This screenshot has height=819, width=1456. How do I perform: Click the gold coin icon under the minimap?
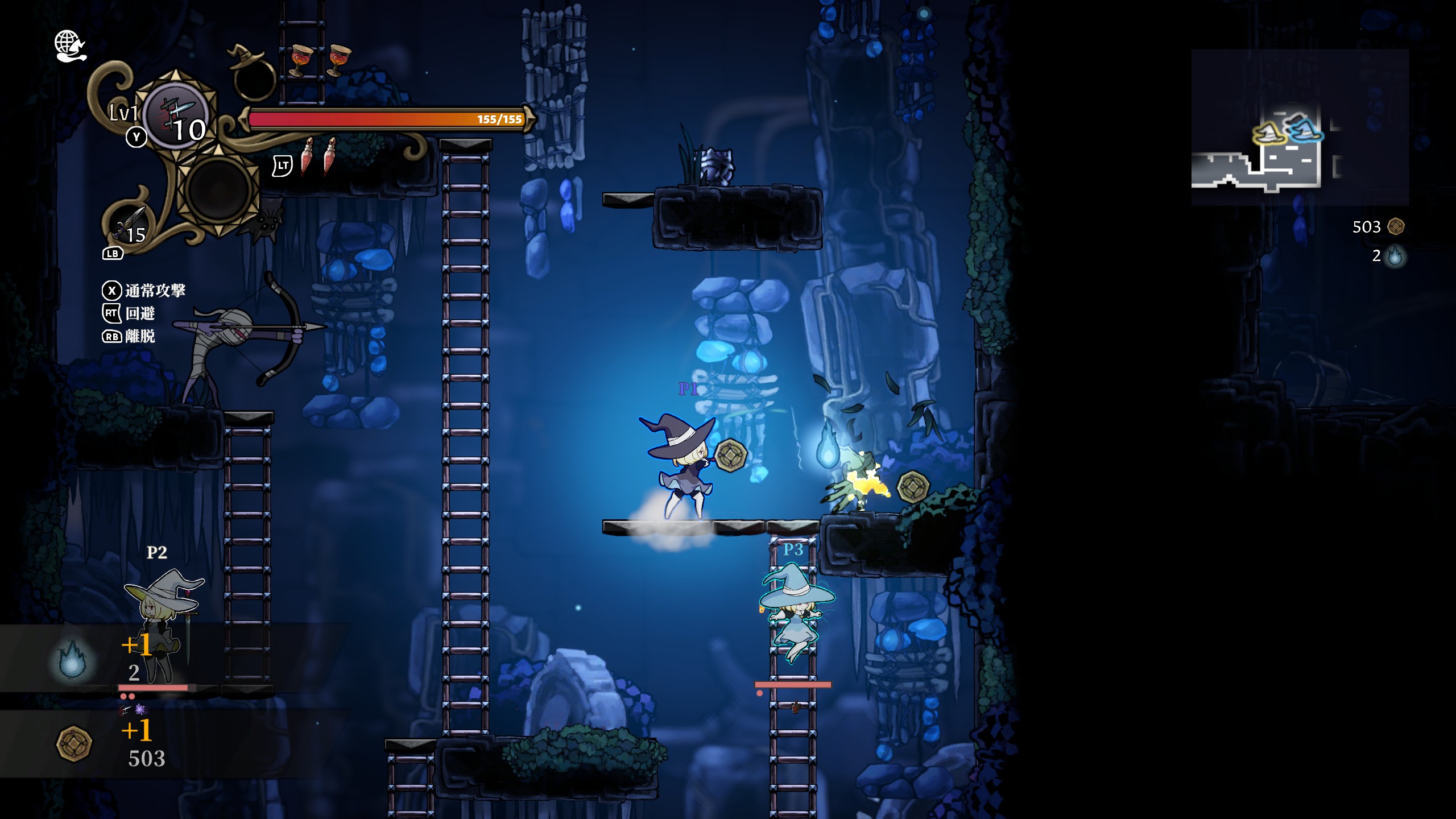pyautogui.click(x=1396, y=227)
